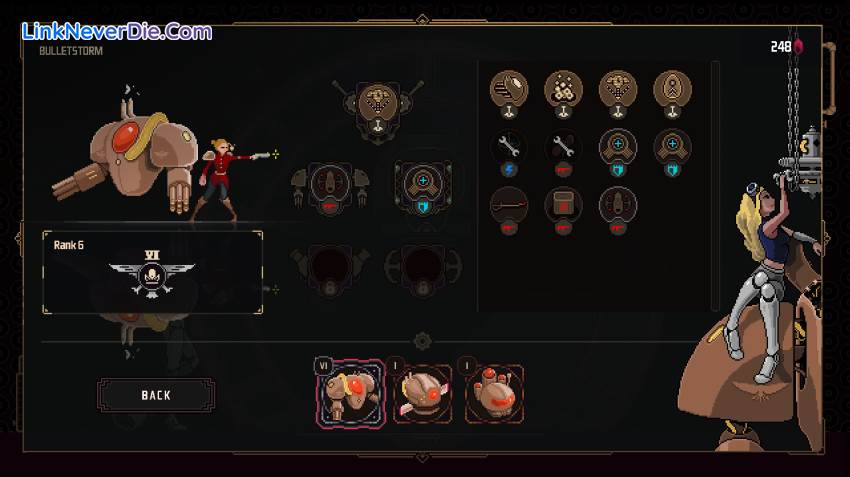Select the equipped shield slot with blue plus
This screenshot has height=477, width=850.
pyautogui.click(x=422, y=185)
